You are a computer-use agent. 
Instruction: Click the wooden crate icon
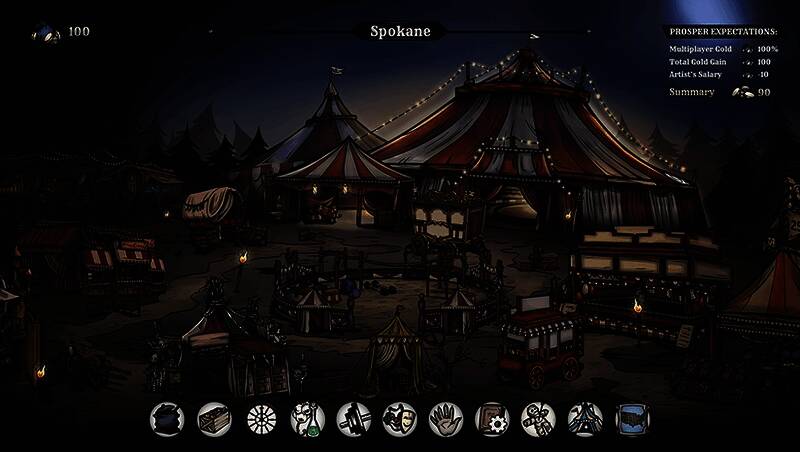coord(214,419)
